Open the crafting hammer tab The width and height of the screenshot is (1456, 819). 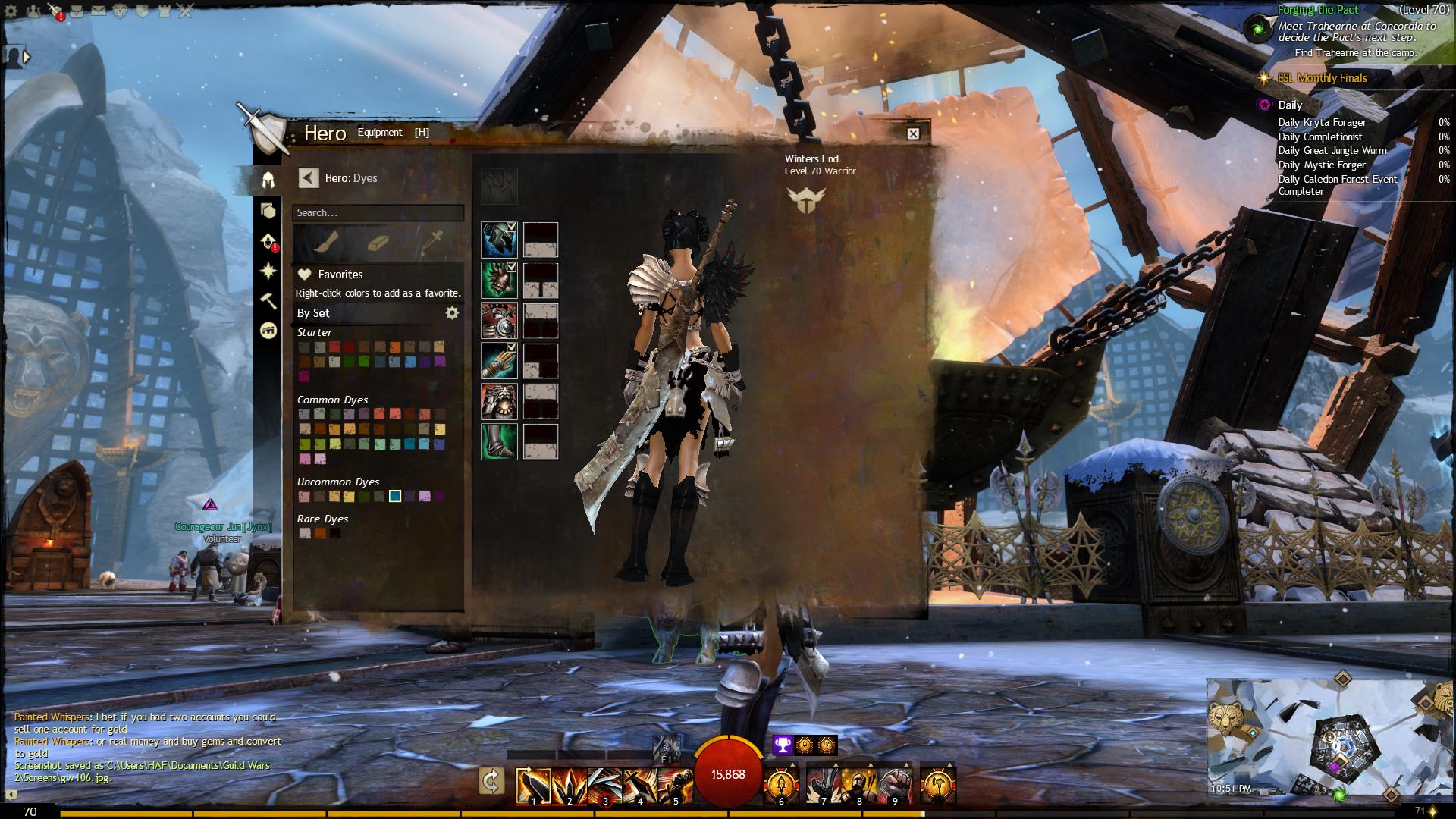click(x=268, y=301)
